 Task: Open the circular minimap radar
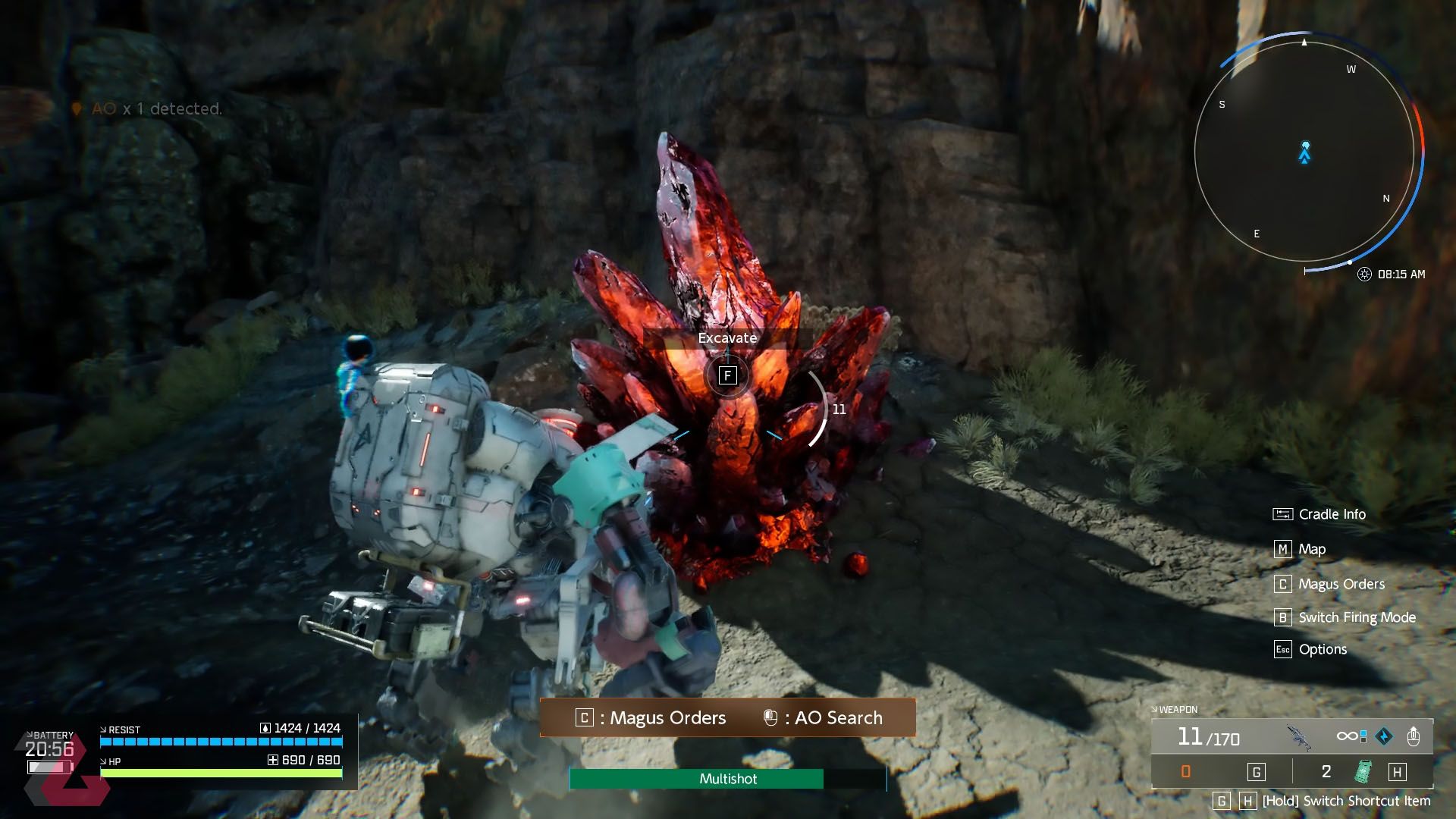1304,152
